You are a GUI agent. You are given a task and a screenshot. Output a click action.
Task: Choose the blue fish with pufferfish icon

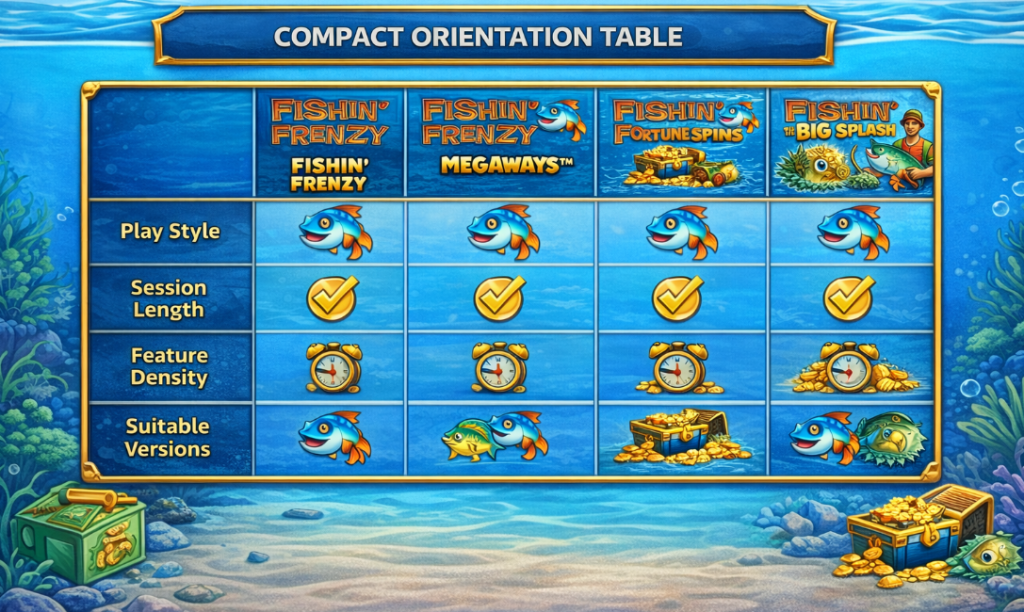(856, 438)
